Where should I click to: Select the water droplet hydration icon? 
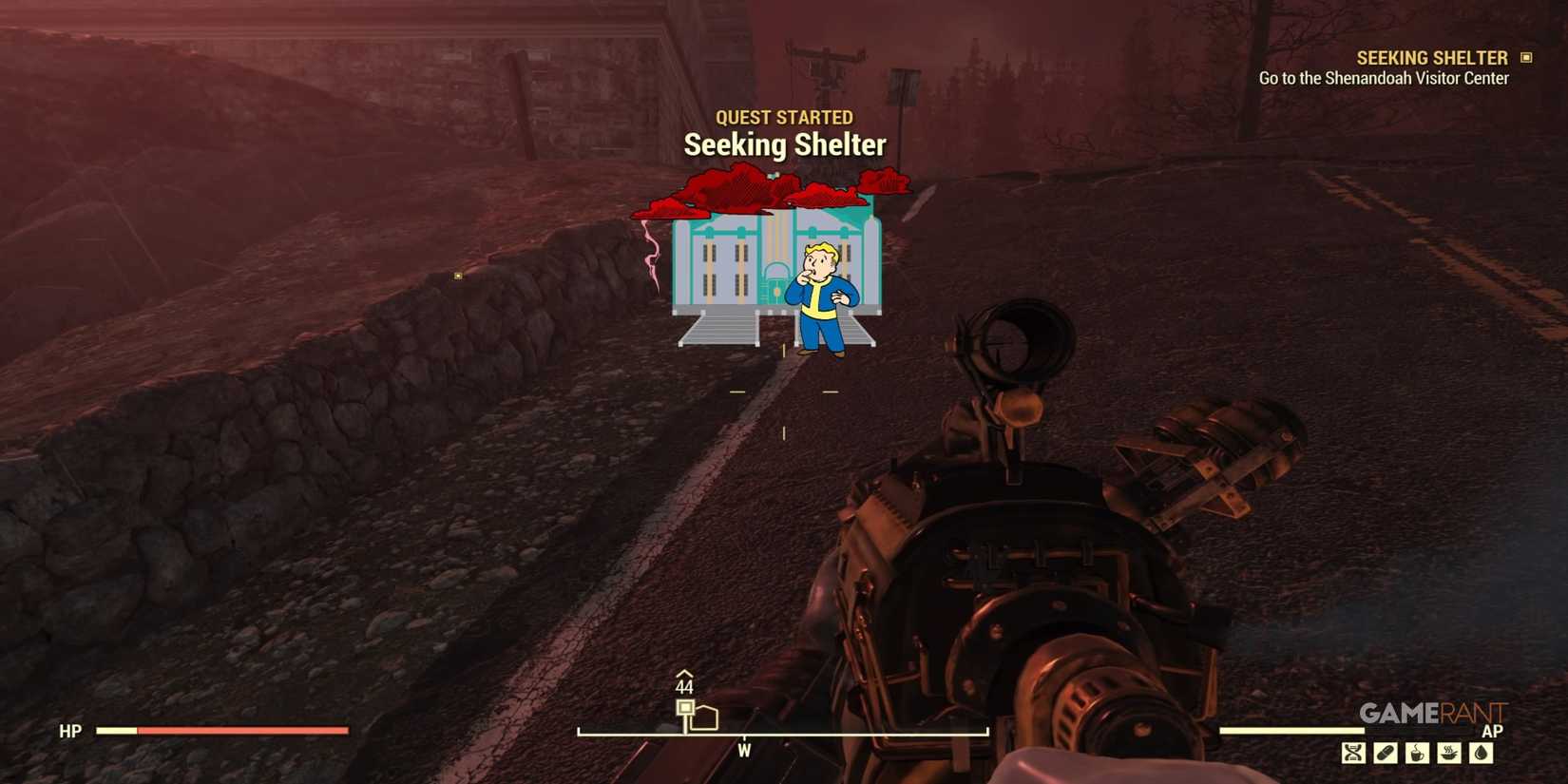click(1482, 752)
